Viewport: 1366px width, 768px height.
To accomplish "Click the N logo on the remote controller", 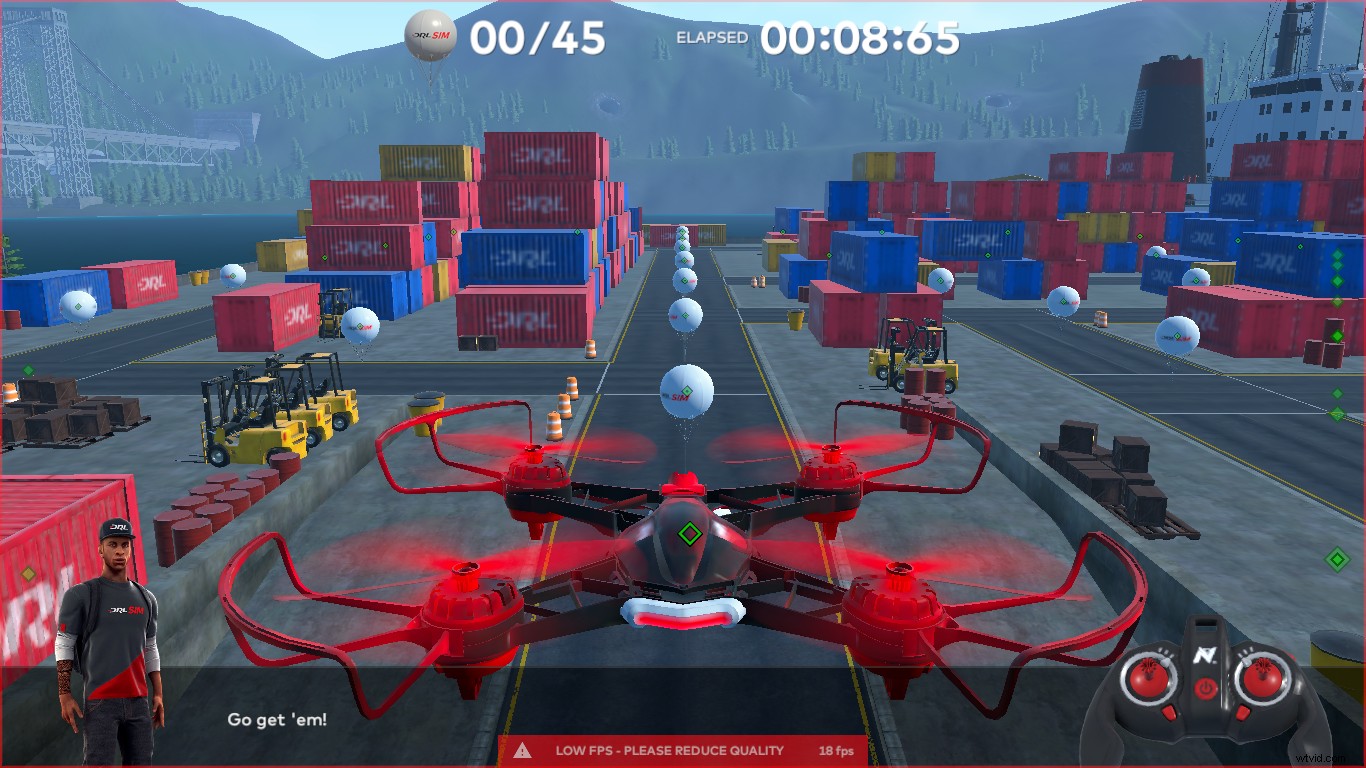I will point(1207,656).
